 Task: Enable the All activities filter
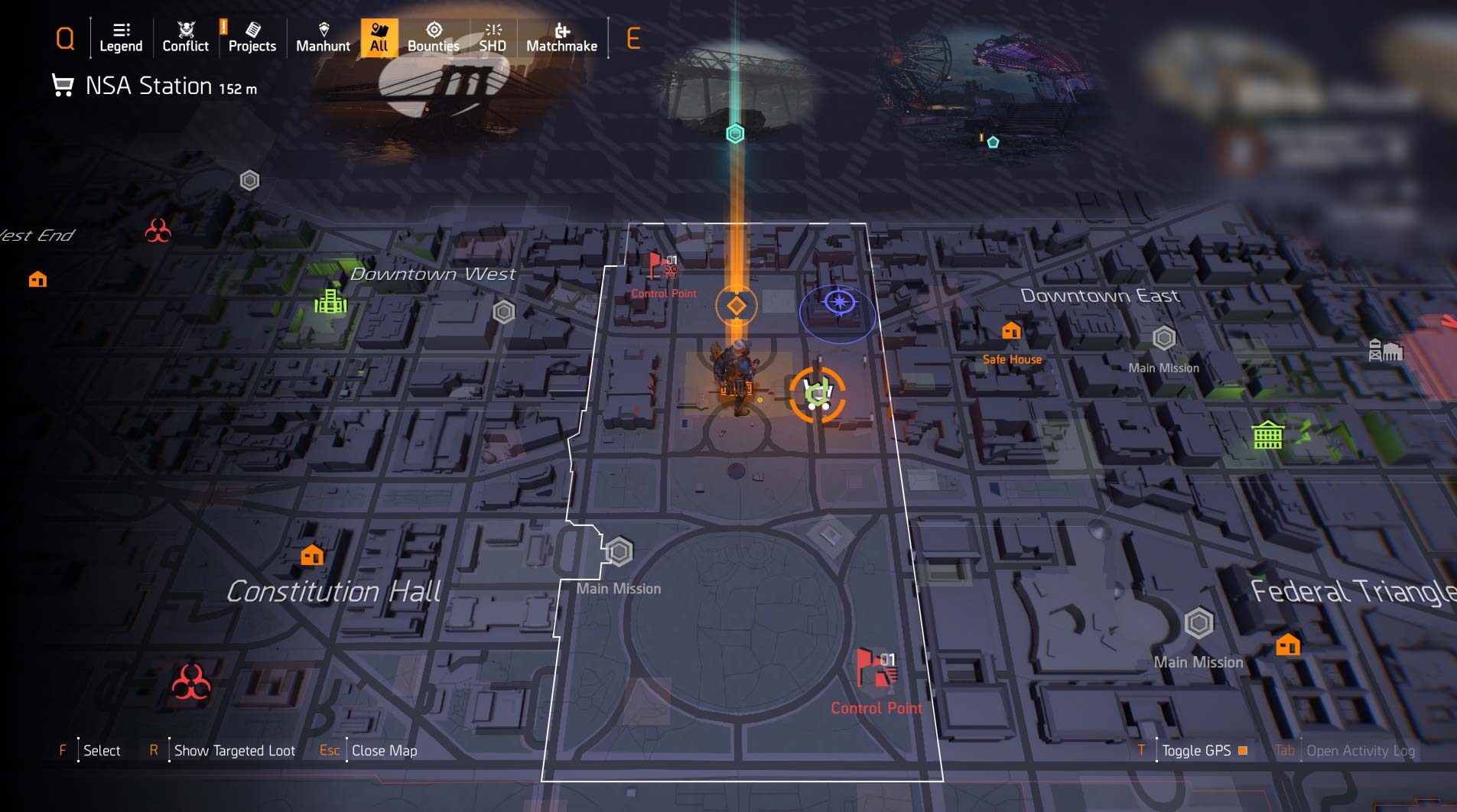379,38
